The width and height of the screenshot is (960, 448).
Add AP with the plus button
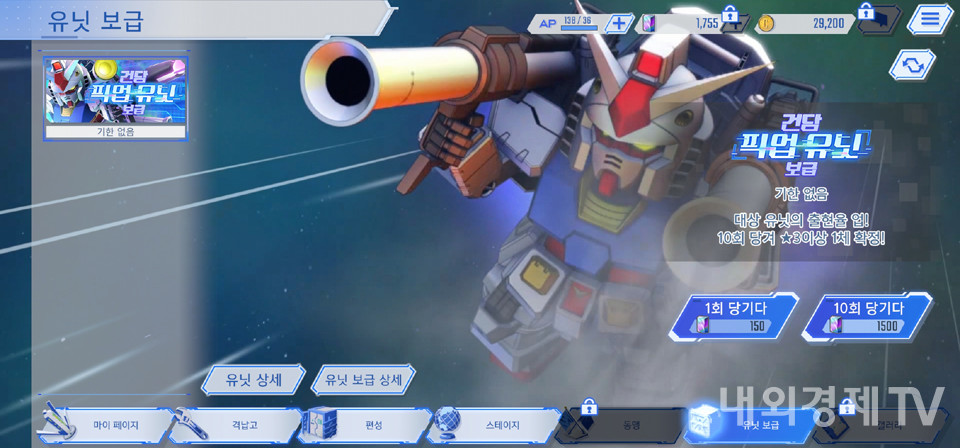[x=619, y=23]
